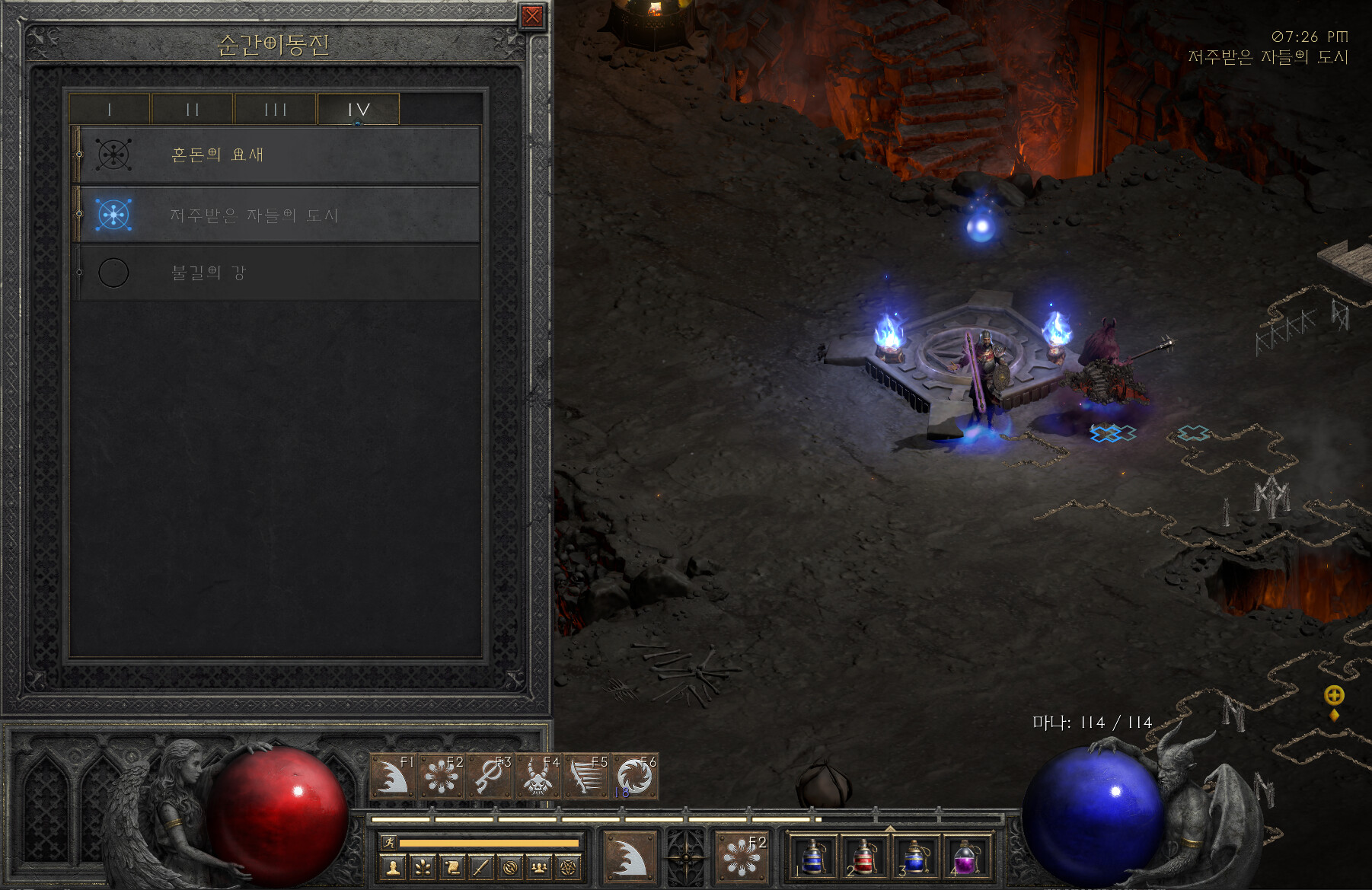The height and width of the screenshot is (890, 1372).
Task: Switch to the Act II waypoint tab
Action: click(x=192, y=110)
